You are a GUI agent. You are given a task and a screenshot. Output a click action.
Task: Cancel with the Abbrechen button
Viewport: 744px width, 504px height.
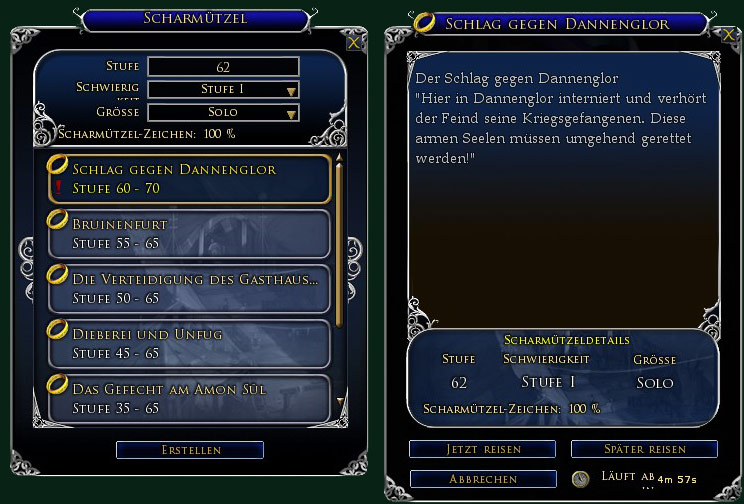click(482, 479)
